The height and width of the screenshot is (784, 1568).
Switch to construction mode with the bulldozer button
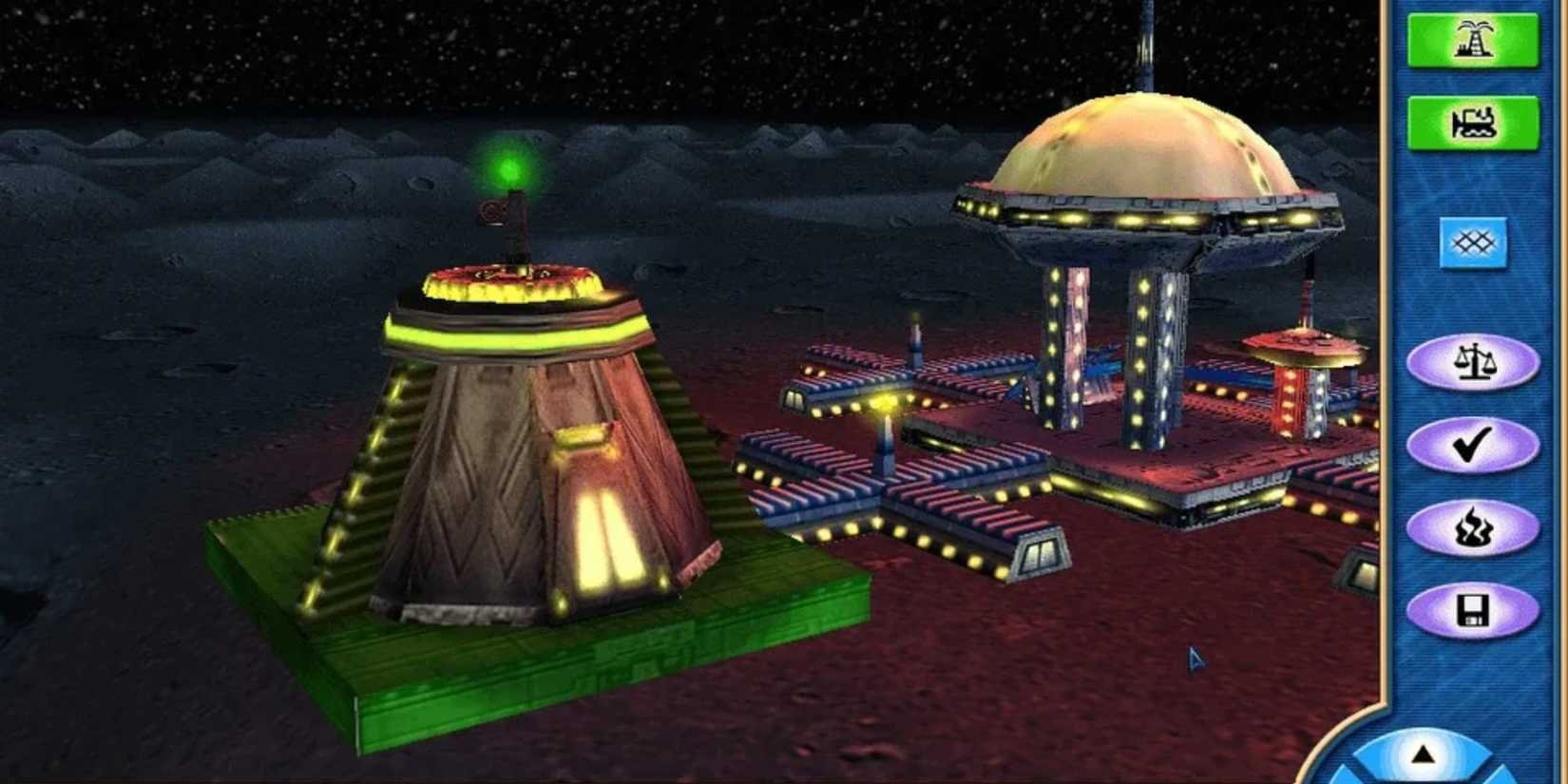[x=1476, y=122]
